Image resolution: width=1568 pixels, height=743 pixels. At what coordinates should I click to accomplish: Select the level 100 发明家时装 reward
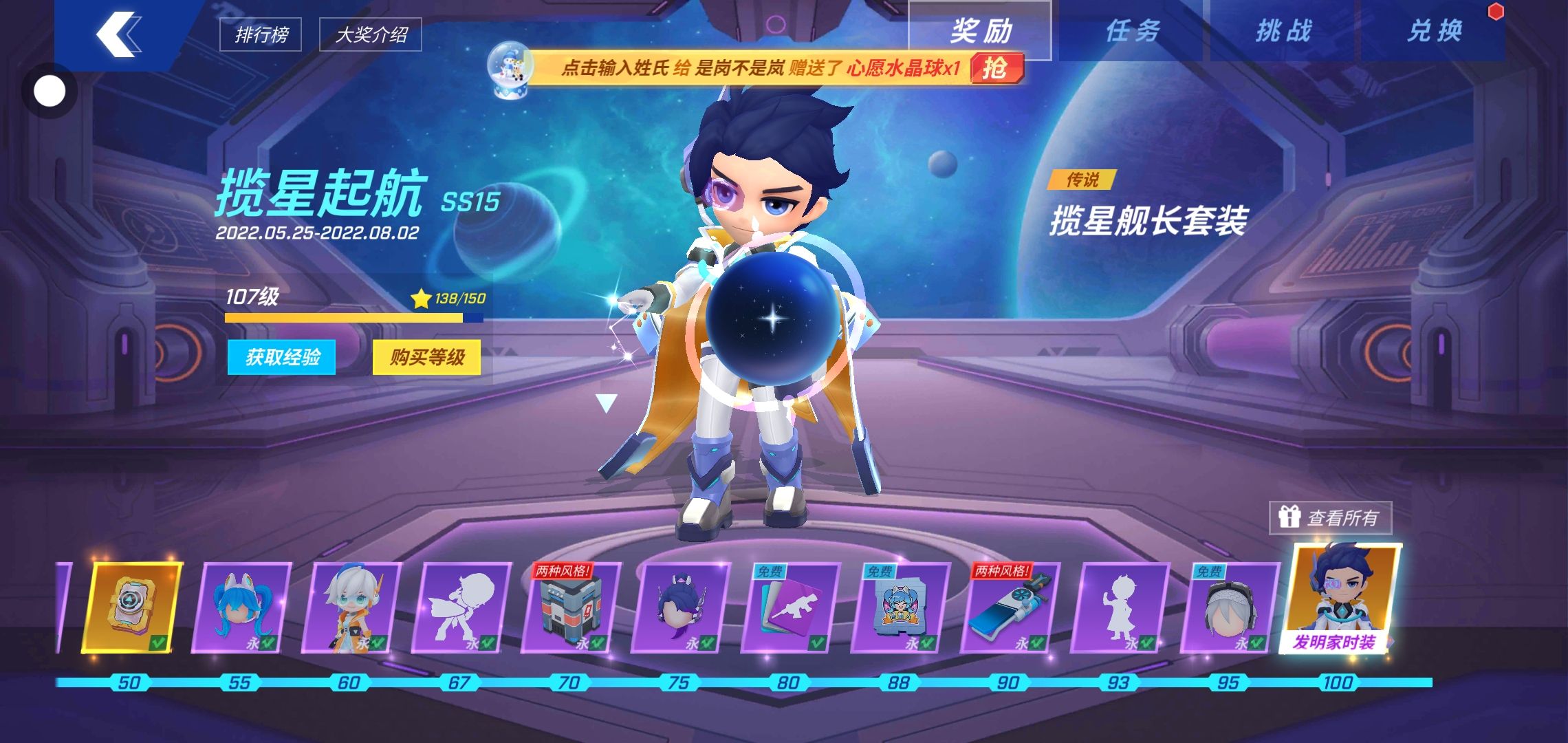[x=1341, y=599]
